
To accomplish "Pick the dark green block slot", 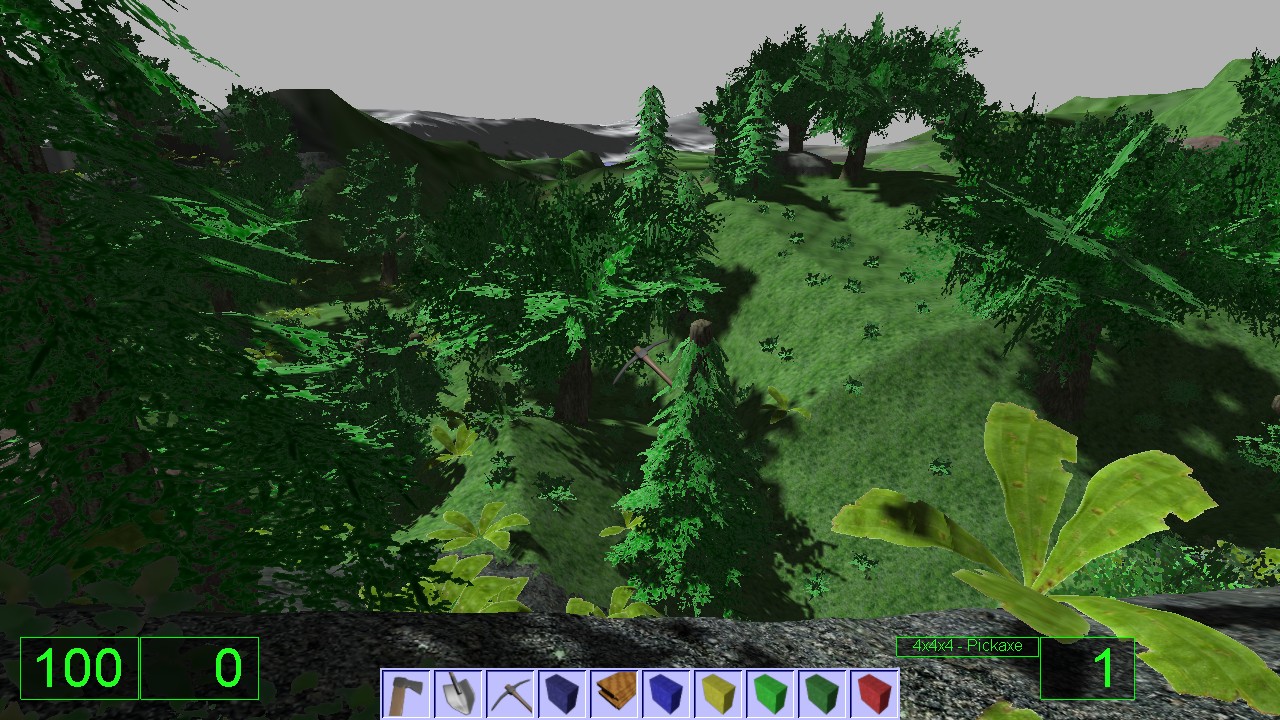I will tap(822, 694).
